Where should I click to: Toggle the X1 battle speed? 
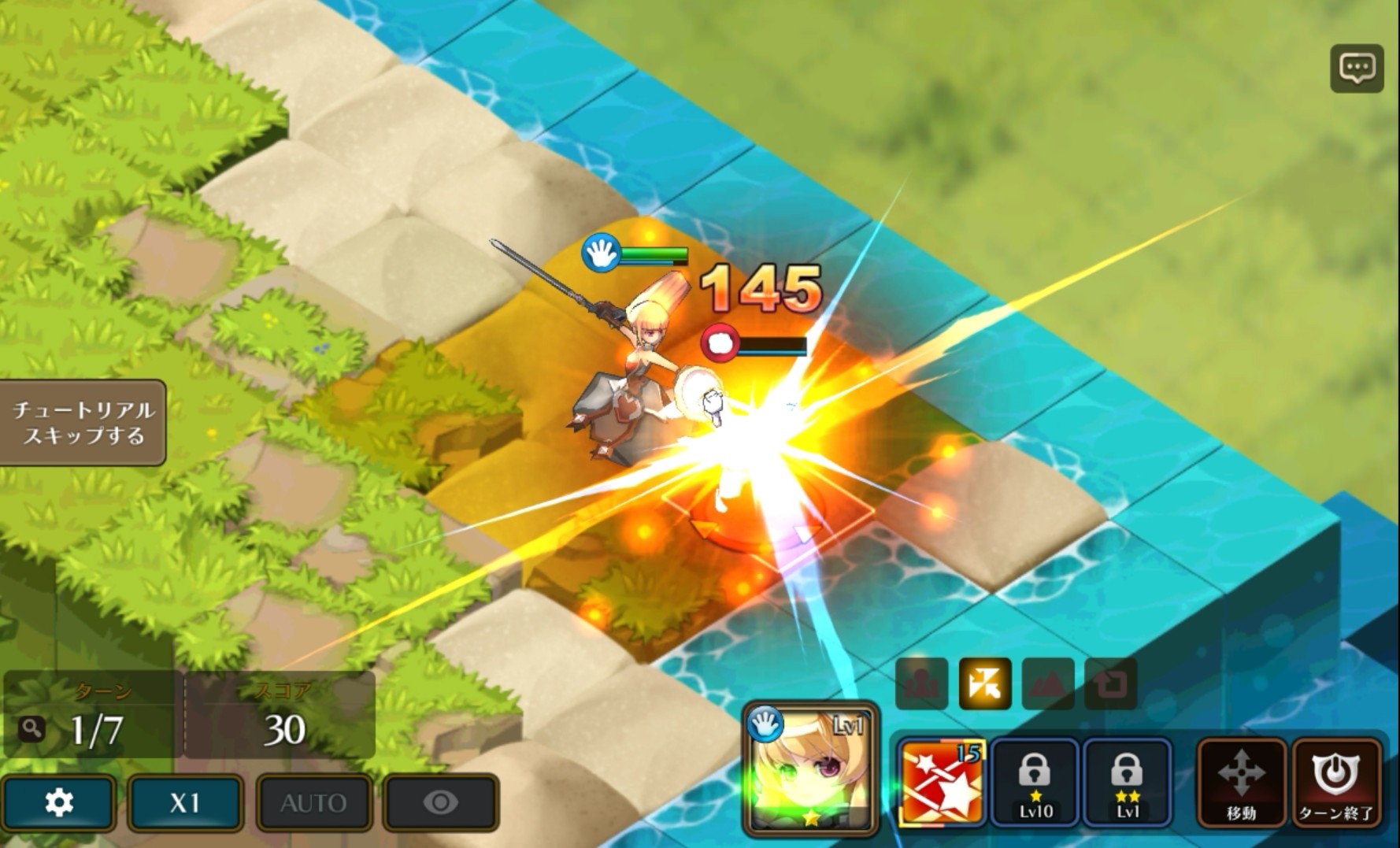click(x=185, y=802)
